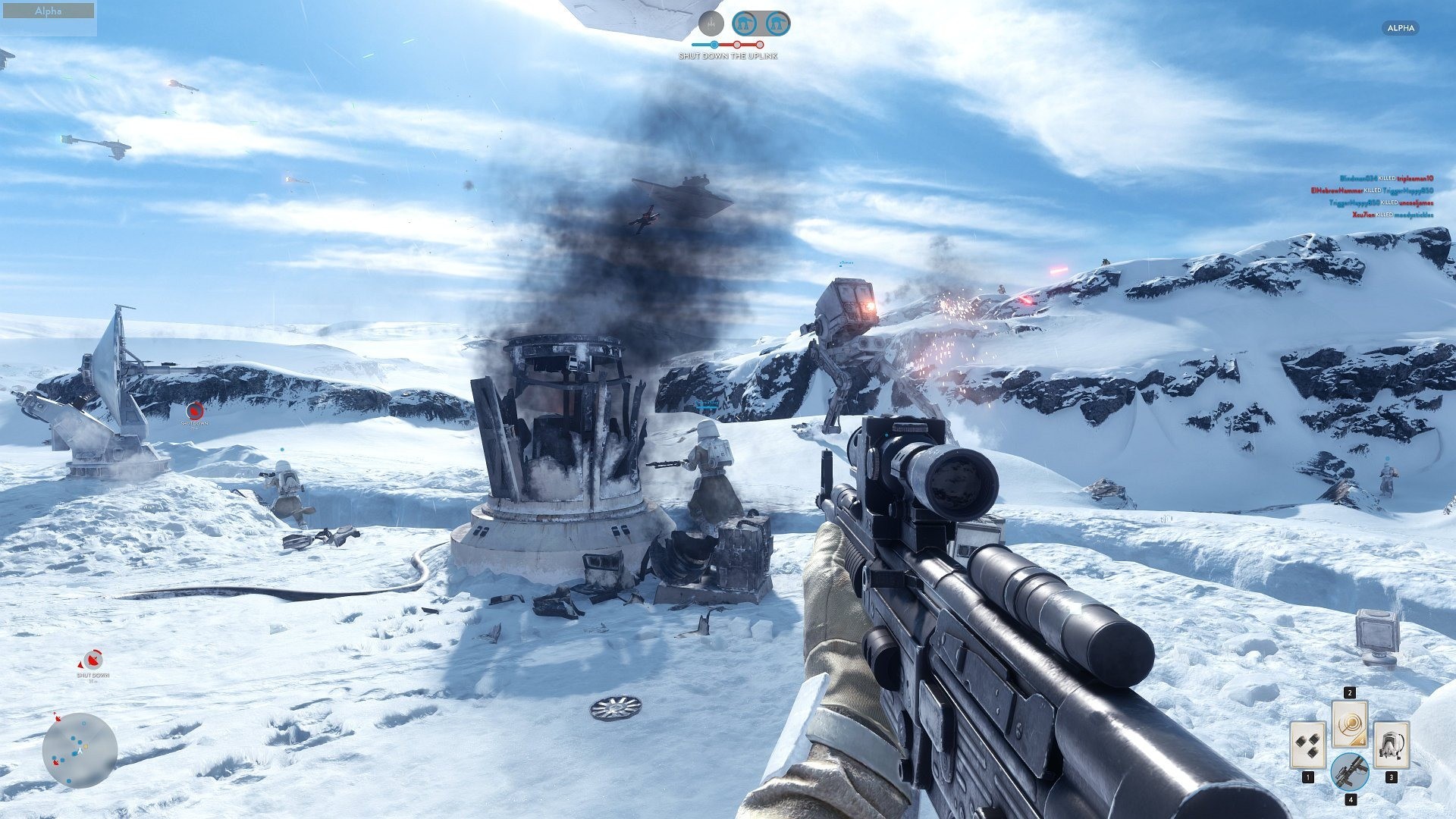Screen dimensions: 1456x819
Task: Select the Scout trooper equipment card in slot 3
Action: [1392, 745]
